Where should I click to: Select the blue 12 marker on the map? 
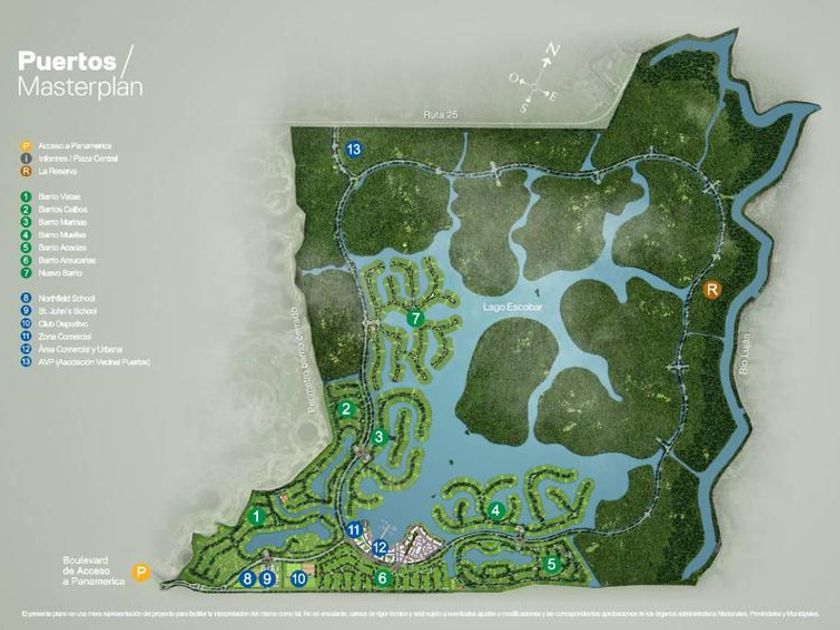[x=380, y=547]
